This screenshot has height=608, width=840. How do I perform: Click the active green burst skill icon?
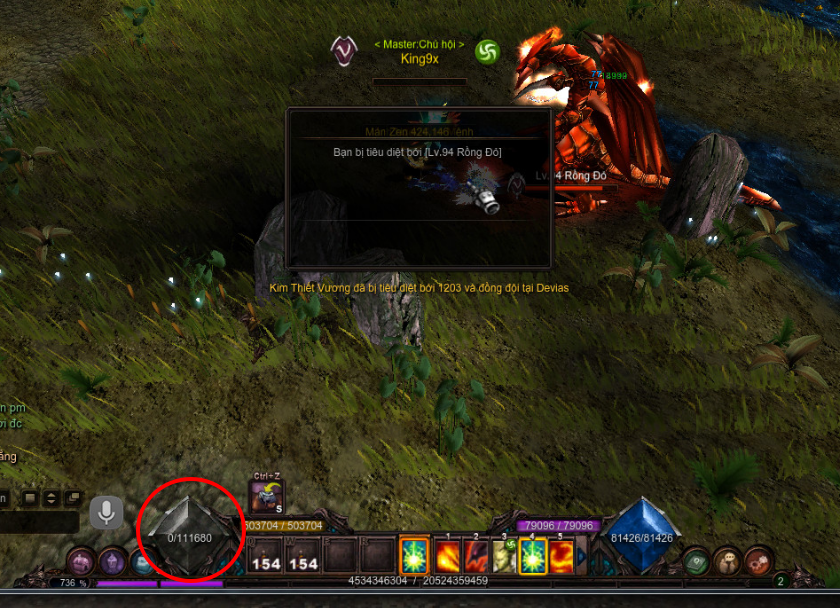pos(414,556)
